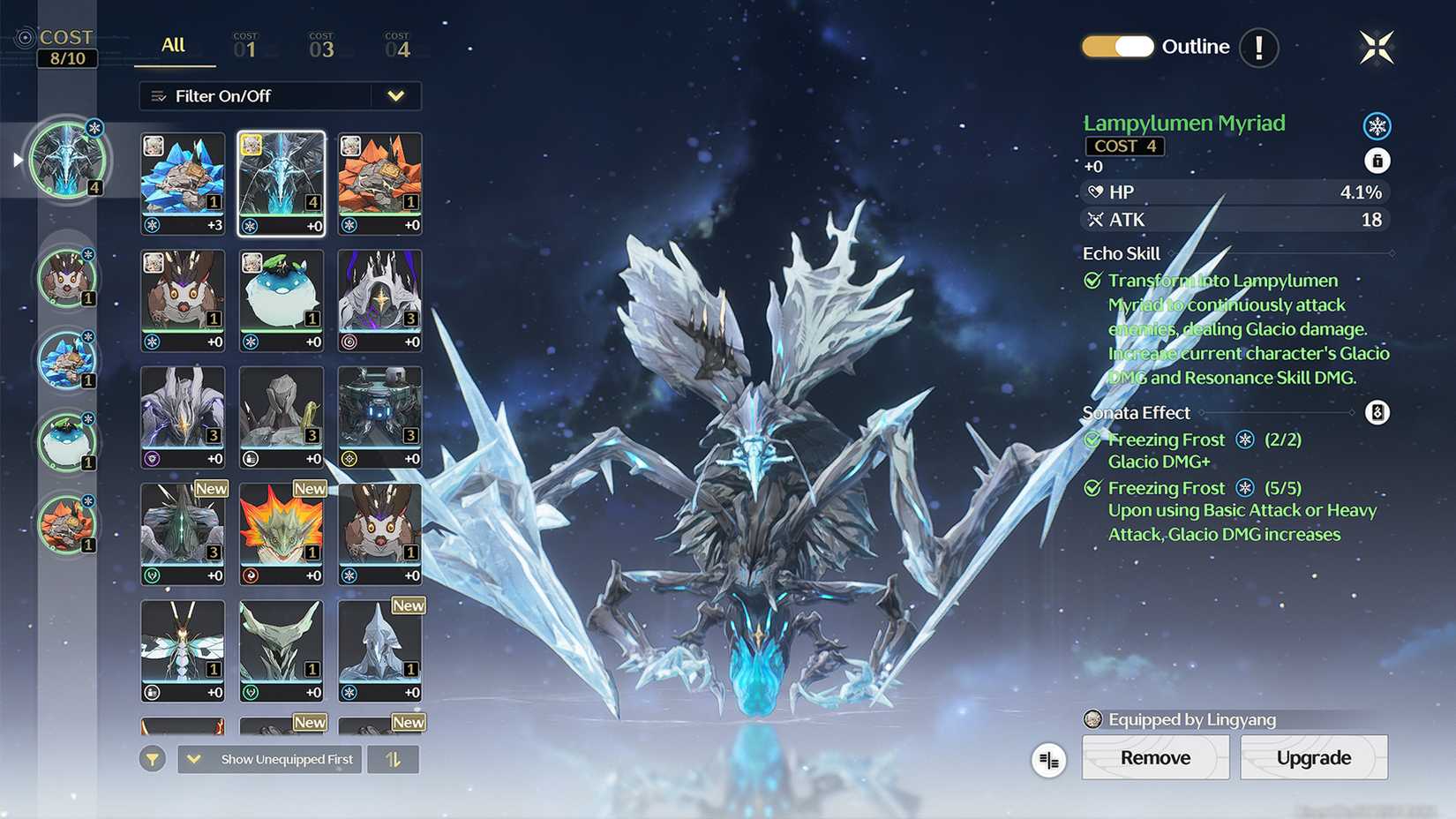
Task: Select the winged dragonfly echo card
Action: pos(183,650)
